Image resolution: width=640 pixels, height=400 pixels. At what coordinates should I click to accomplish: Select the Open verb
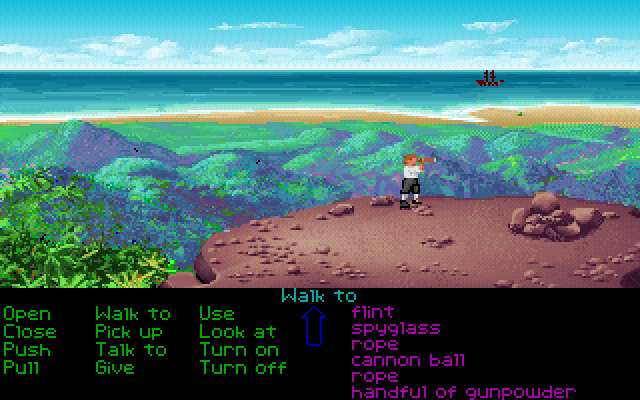(26, 314)
